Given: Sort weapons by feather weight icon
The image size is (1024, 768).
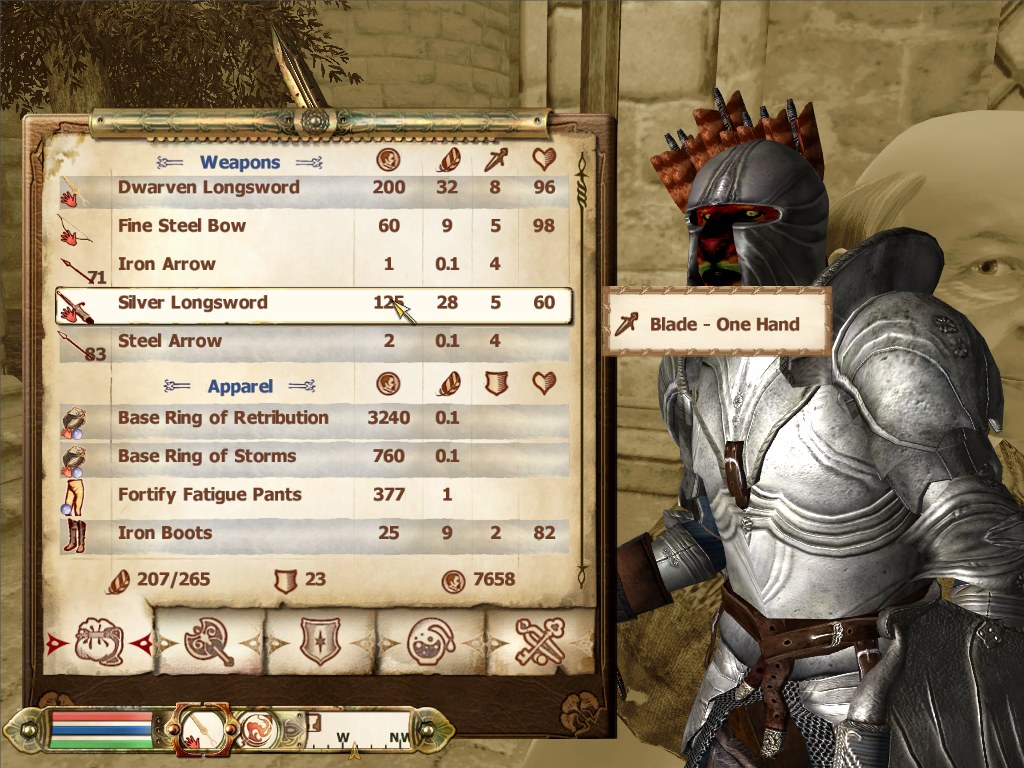Looking at the screenshot, I should 447,160.
